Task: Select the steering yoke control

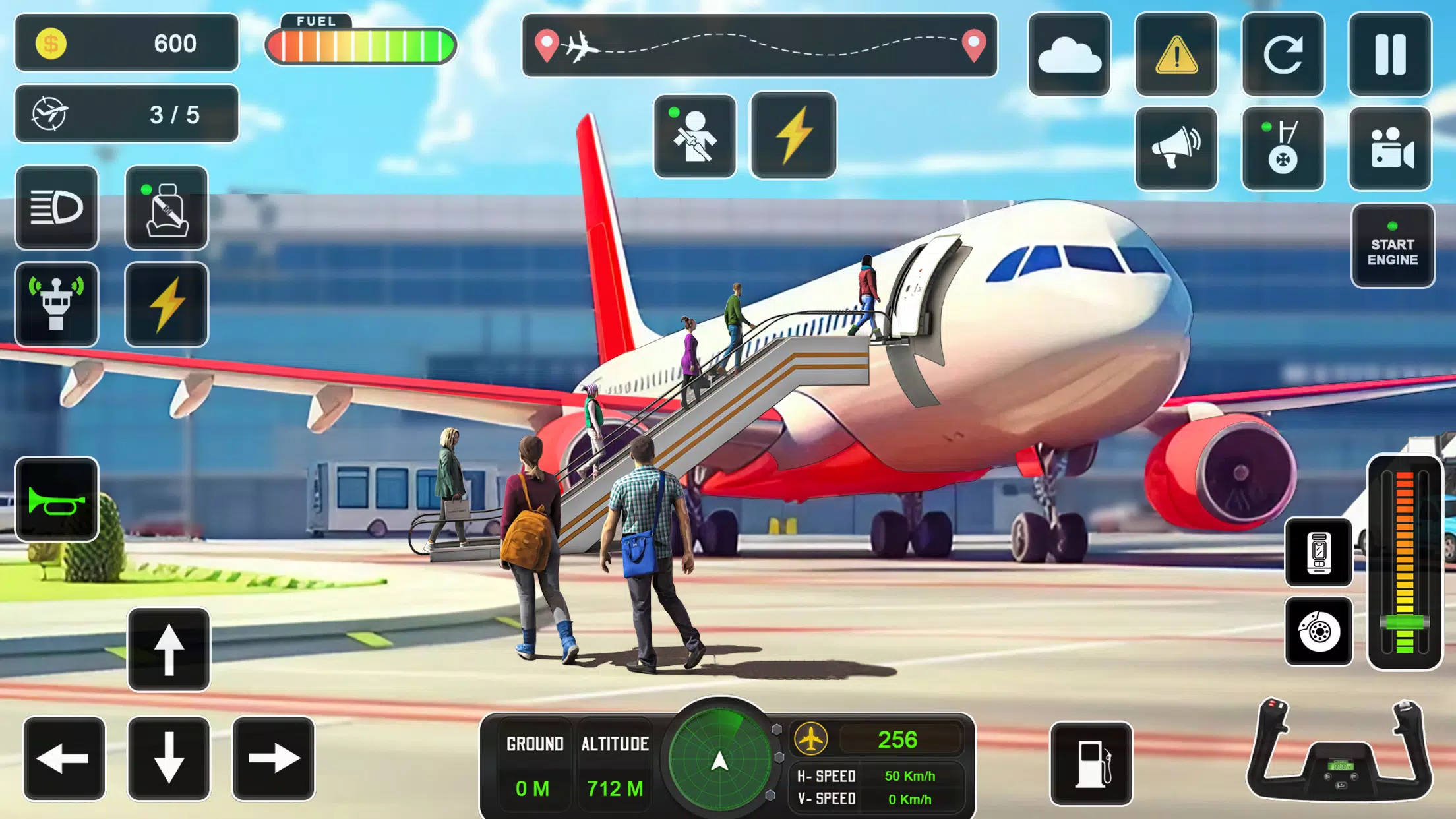Action: pos(1339,750)
